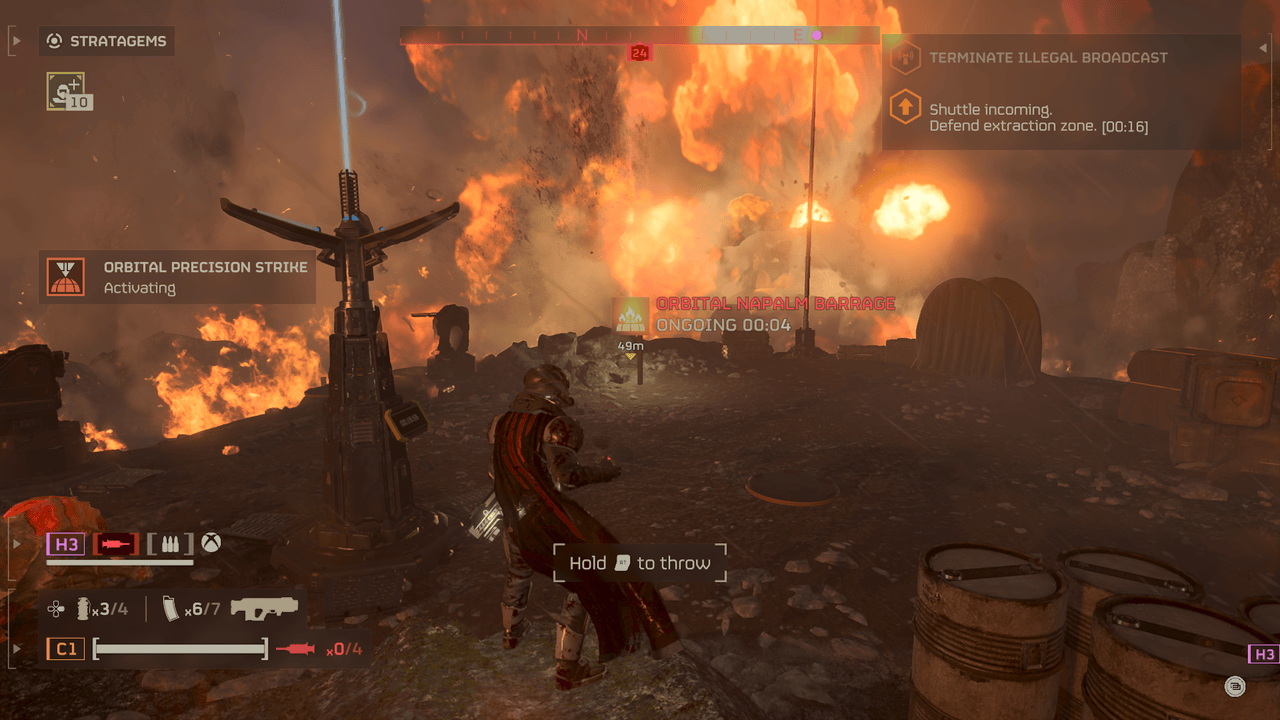The image size is (1280, 720).
Task: Click the teammate's red stim status icon
Action: 116,544
